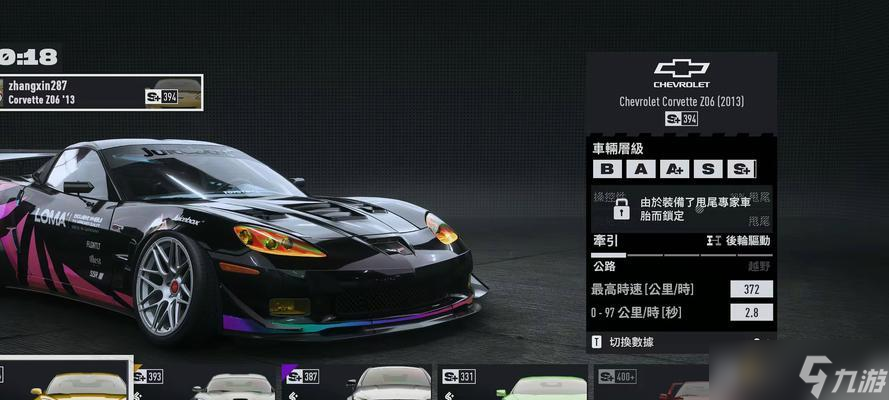Choose the A vehicle tier

[x=641, y=169]
